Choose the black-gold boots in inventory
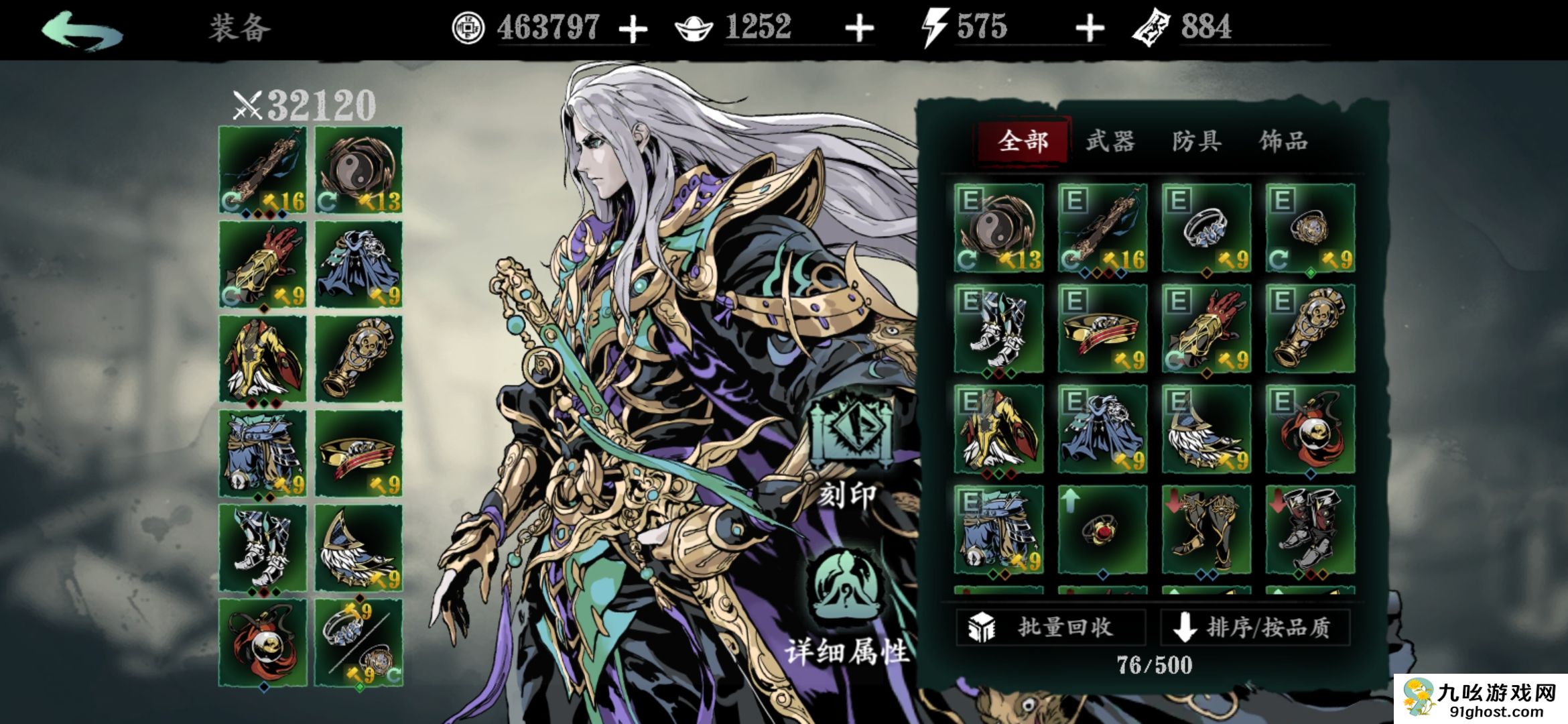This screenshot has height=724, width=1568. pyautogui.click(x=1206, y=530)
